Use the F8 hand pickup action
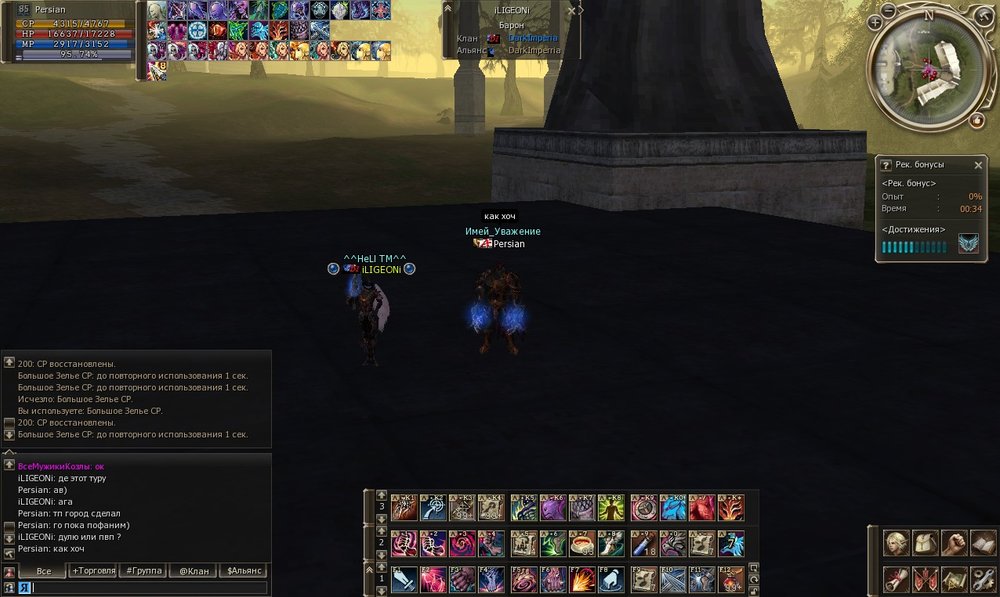Screen dimensions: 1000x597 click(613, 579)
